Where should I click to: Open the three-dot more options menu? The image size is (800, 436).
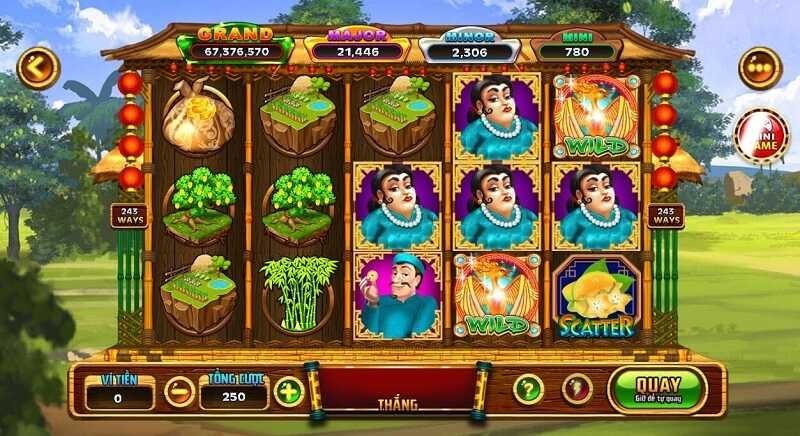[759, 68]
